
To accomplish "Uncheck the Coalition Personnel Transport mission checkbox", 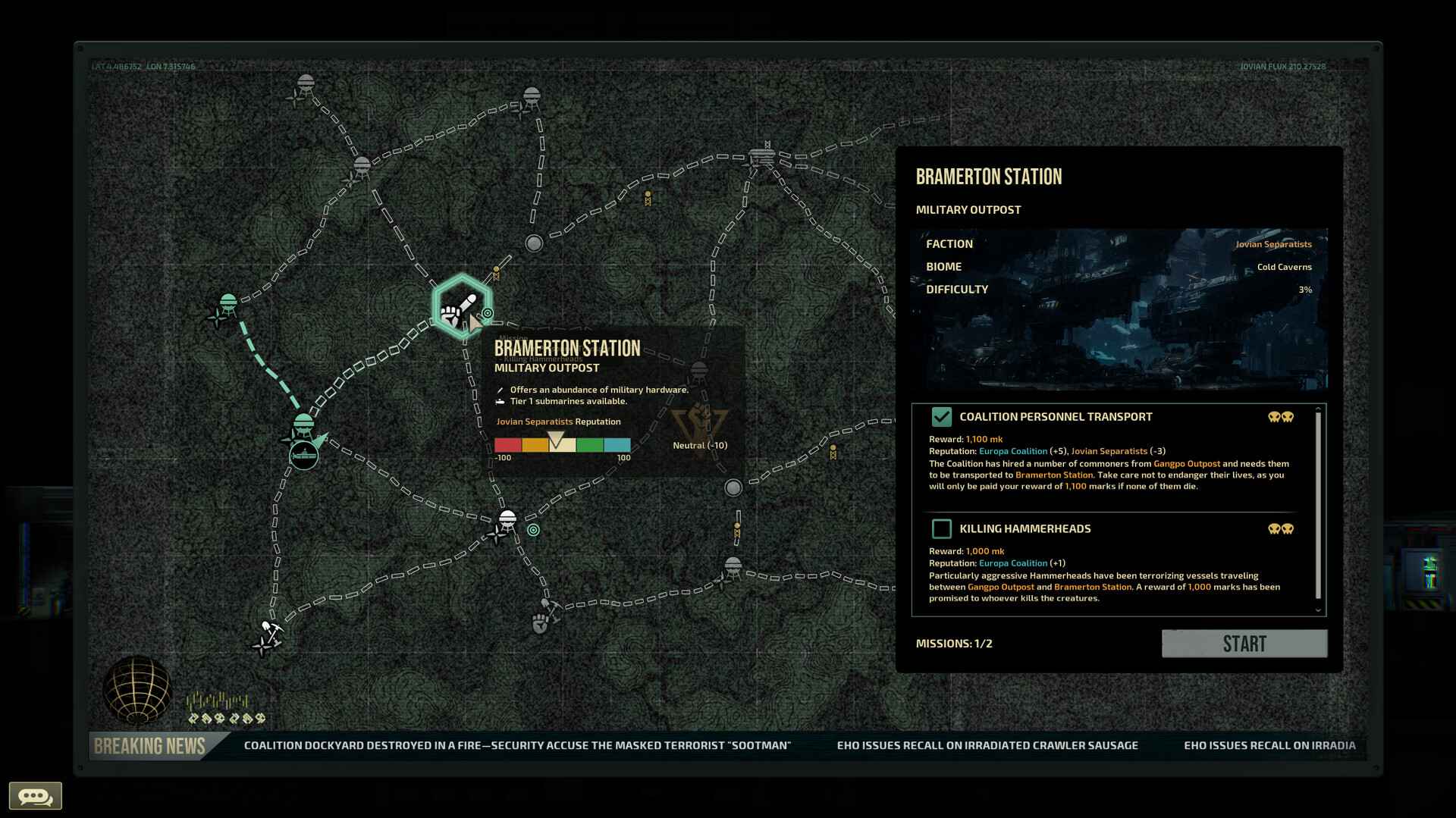I will [x=942, y=416].
